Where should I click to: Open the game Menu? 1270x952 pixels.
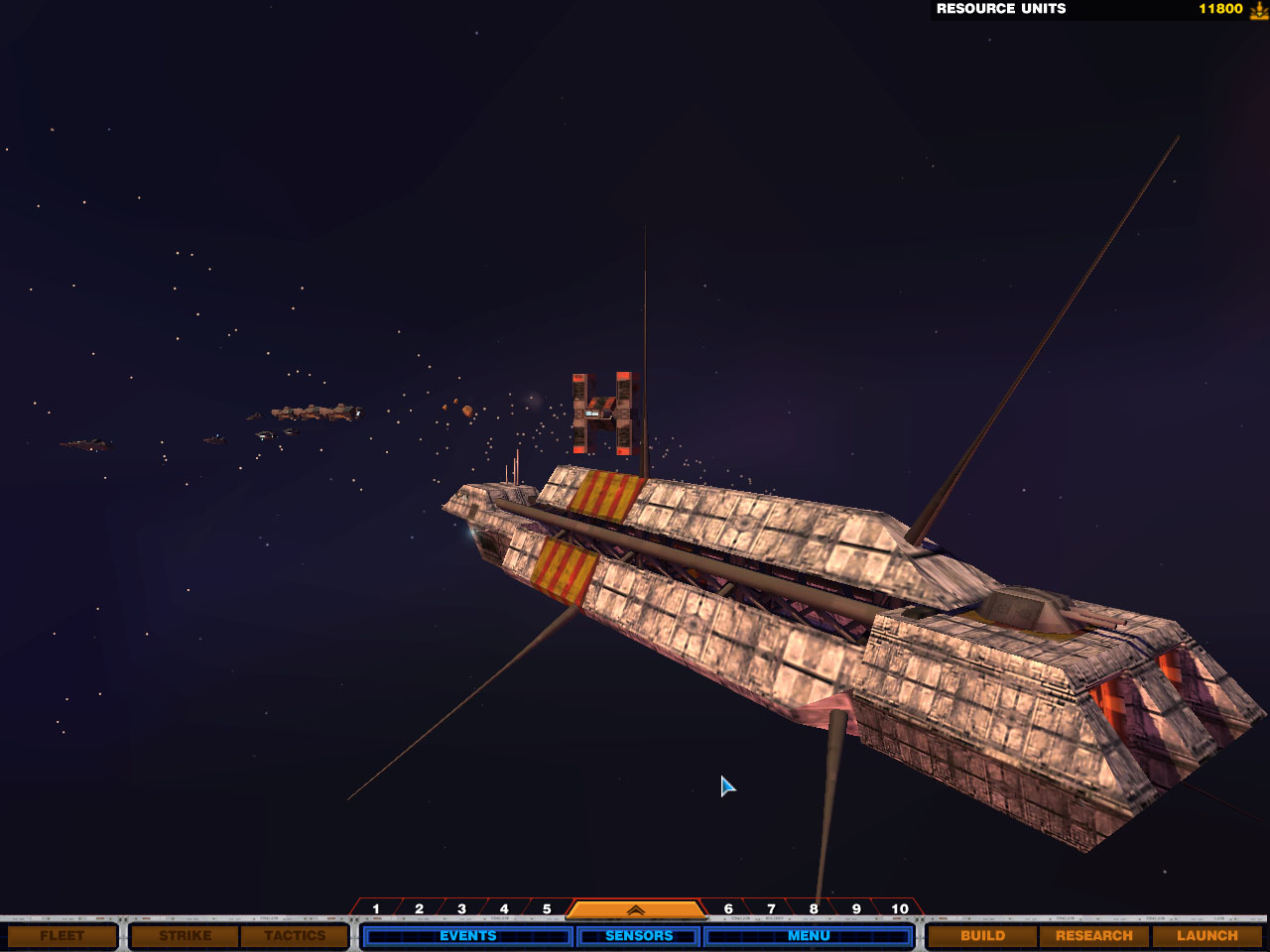pos(809,935)
